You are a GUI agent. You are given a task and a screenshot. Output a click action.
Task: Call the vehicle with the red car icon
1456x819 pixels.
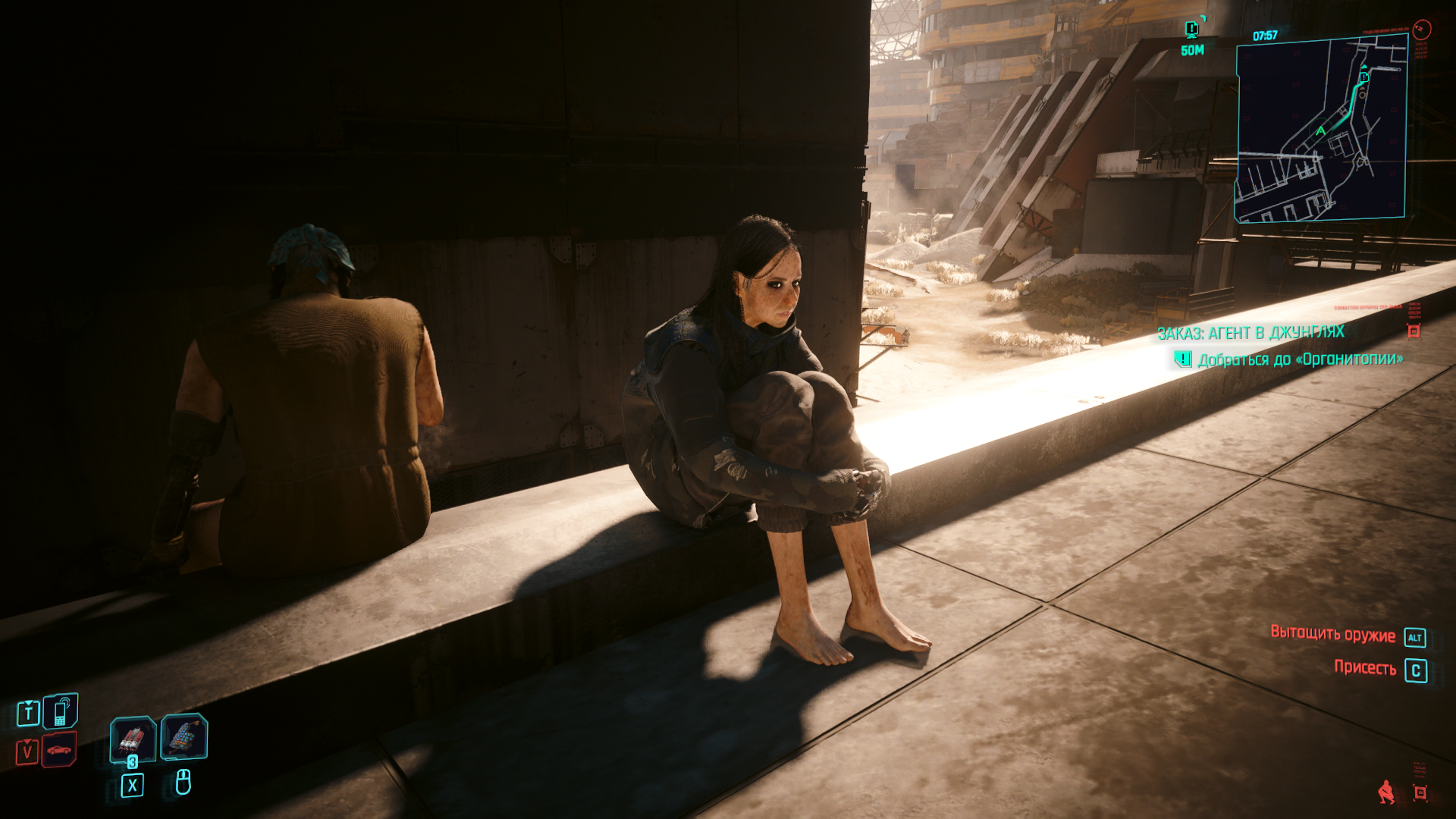59,750
